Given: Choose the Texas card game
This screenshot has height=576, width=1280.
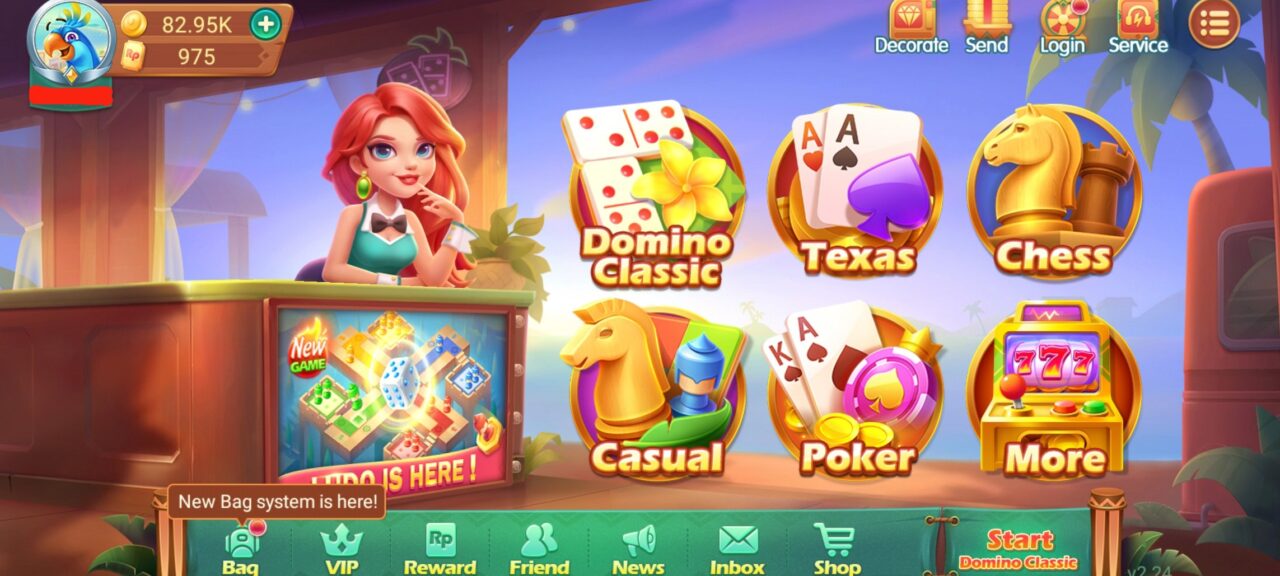Looking at the screenshot, I should (x=855, y=195).
